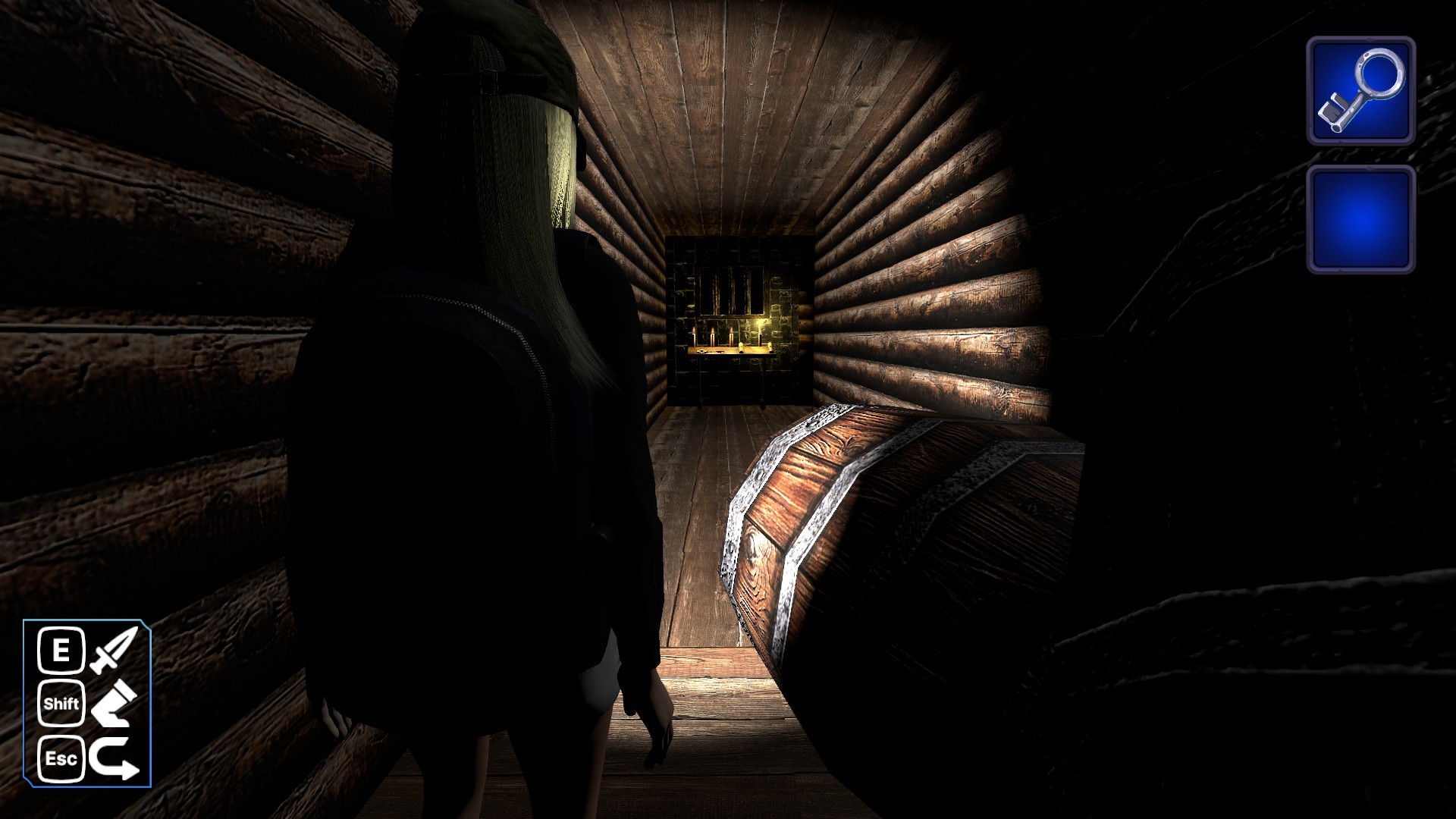Click the E key prompt icon
The width and height of the screenshot is (1456, 819).
click(x=63, y=648)
